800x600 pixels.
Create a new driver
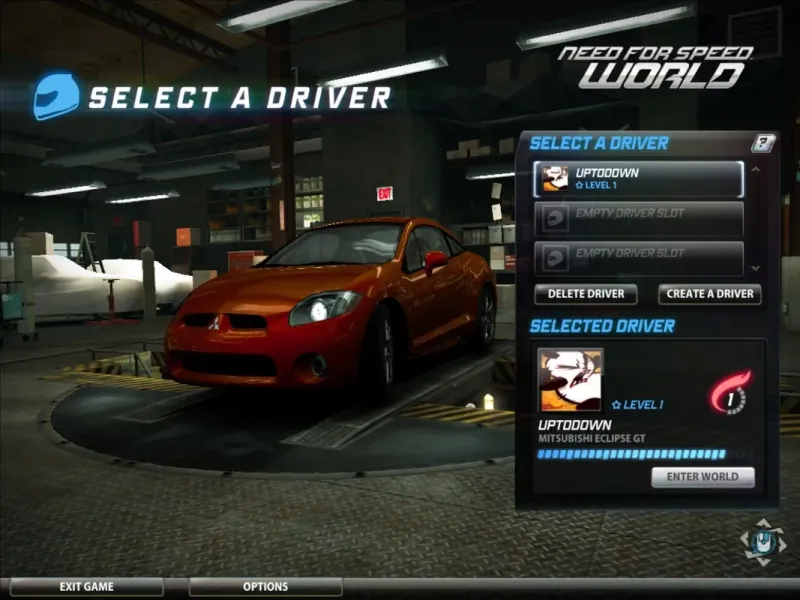coord(709,294)
